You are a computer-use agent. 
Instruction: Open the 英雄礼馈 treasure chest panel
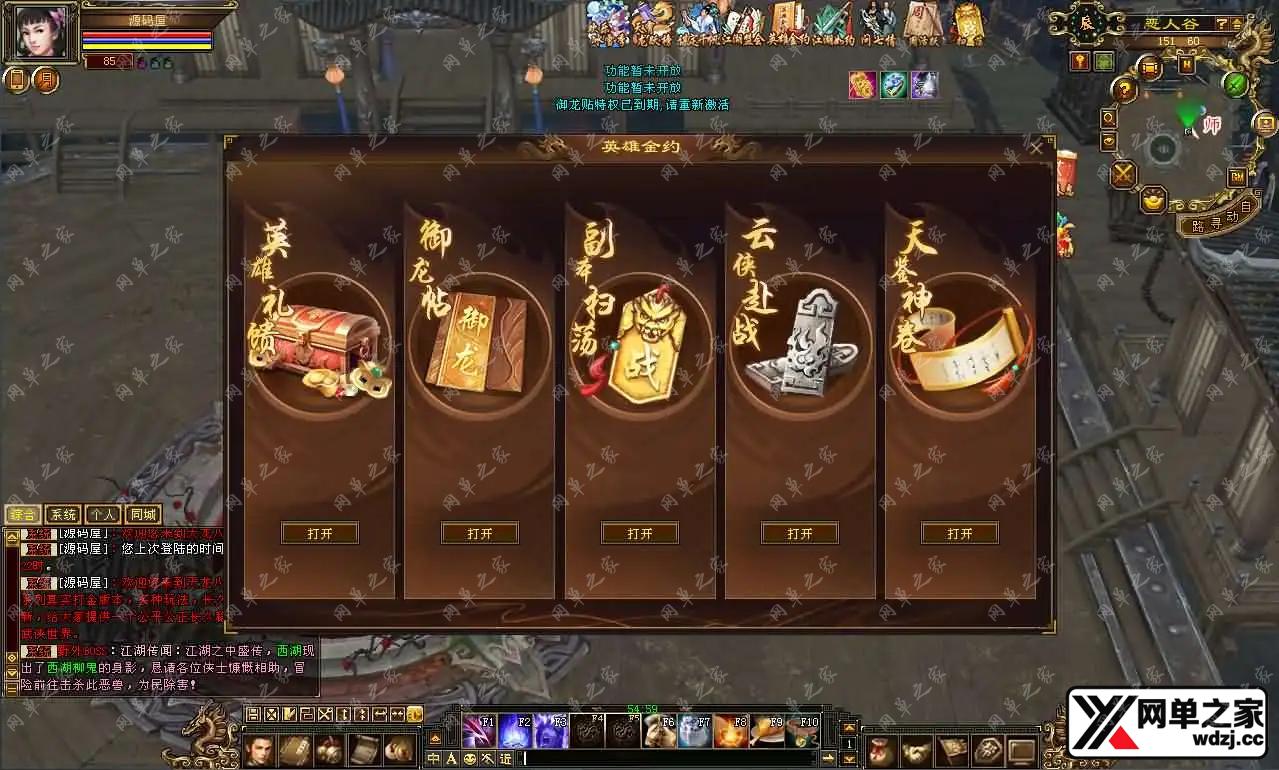(x=320, y=534)
